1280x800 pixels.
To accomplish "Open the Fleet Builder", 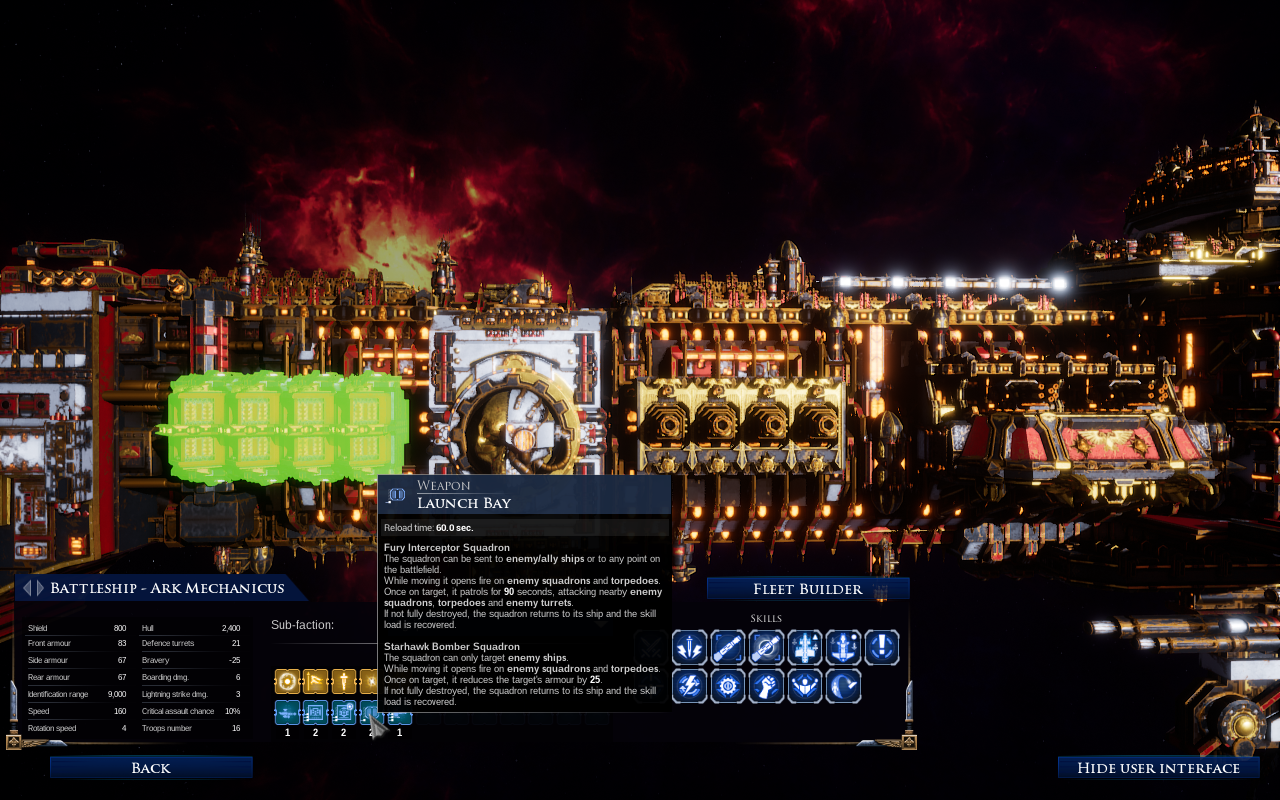I will [x=808, y=589].
